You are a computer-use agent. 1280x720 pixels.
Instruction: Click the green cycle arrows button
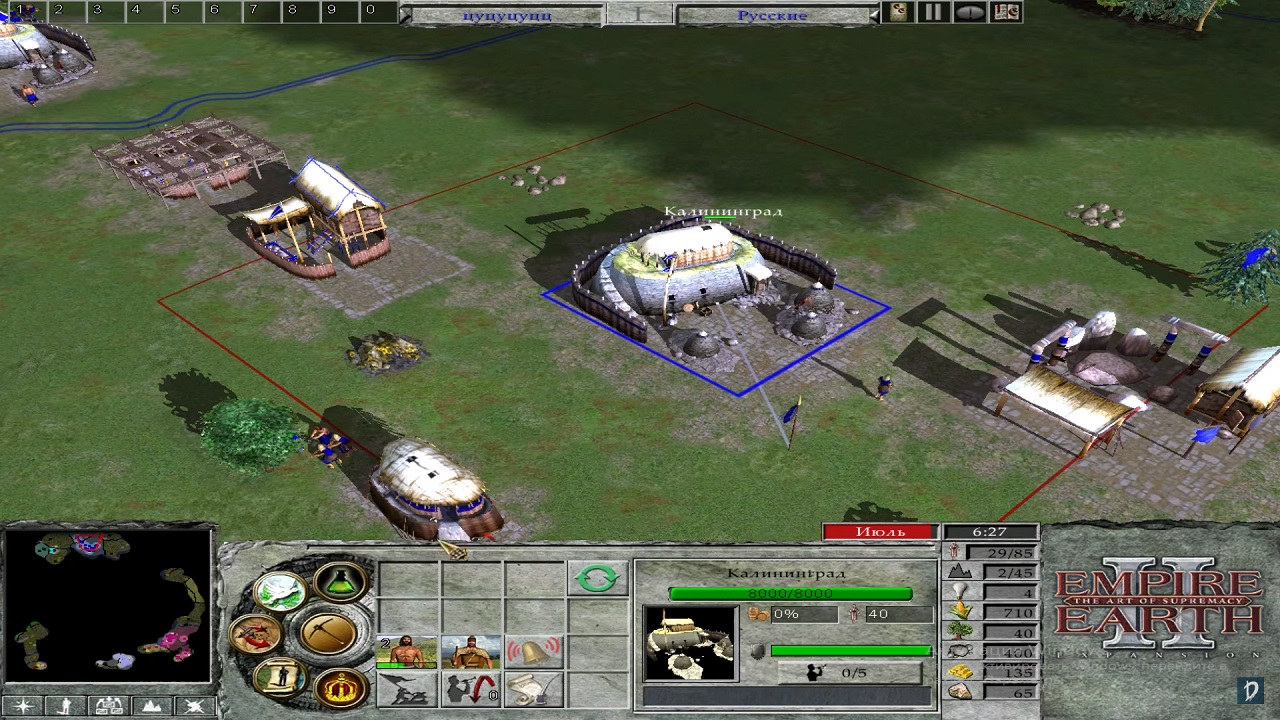point(597,578)
